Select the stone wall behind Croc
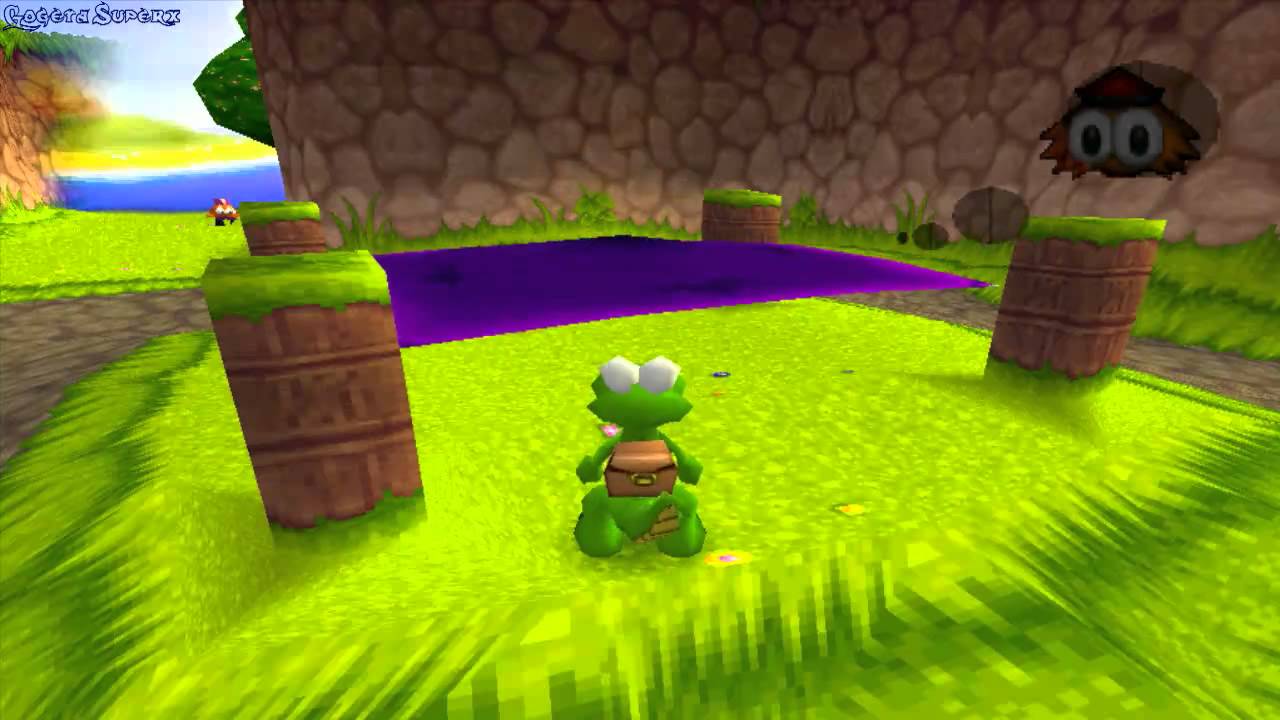This screenshot has height=720, width=1280. (600, 120)
